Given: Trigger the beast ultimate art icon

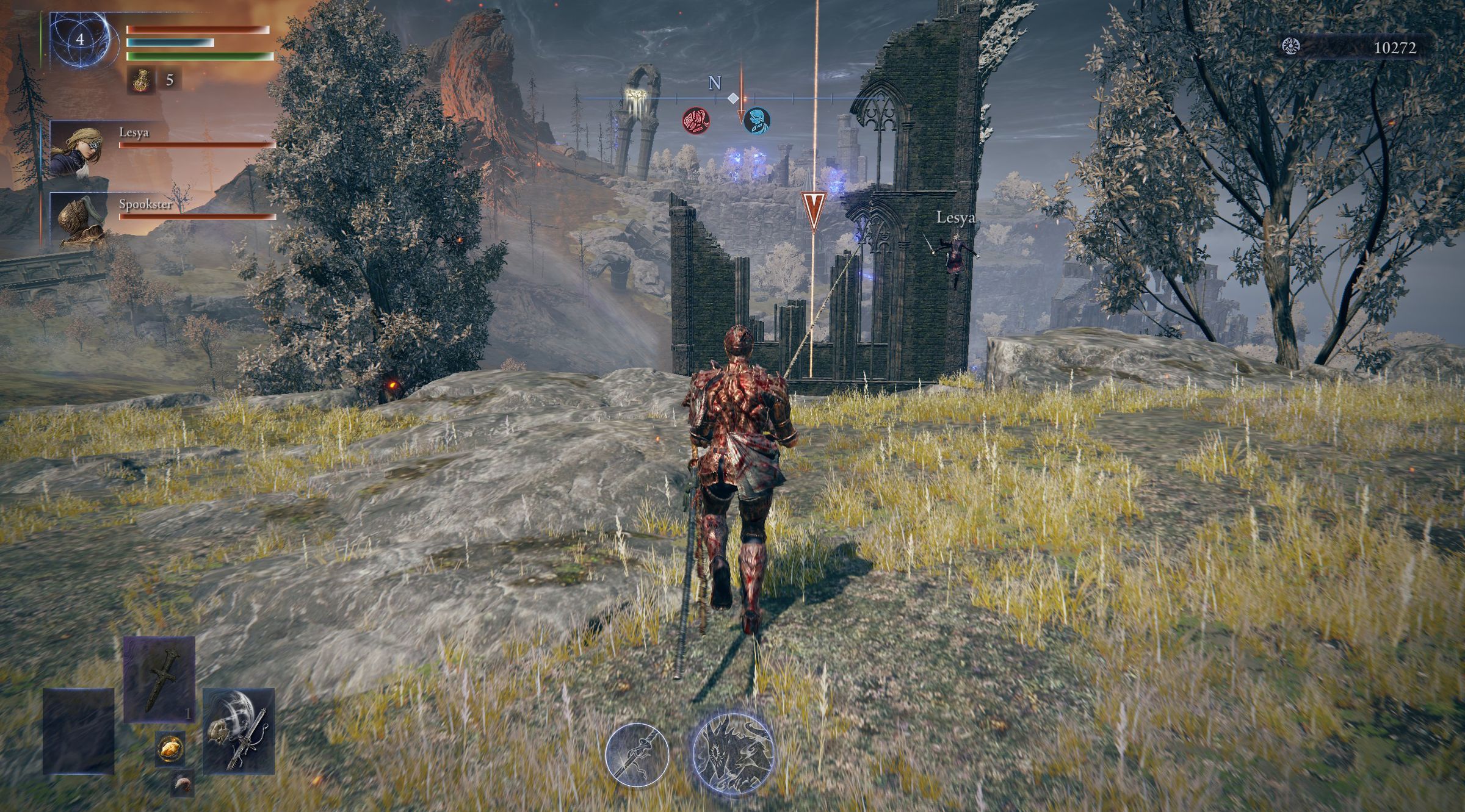Looking at the screenshot, I should 733,755.
